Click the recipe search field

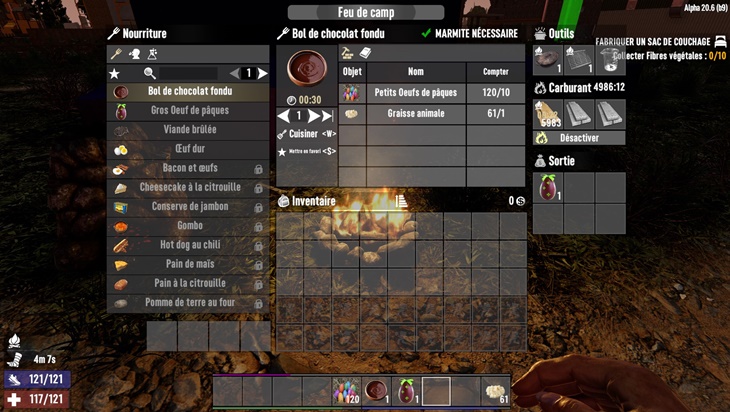[x=188, y=73]
